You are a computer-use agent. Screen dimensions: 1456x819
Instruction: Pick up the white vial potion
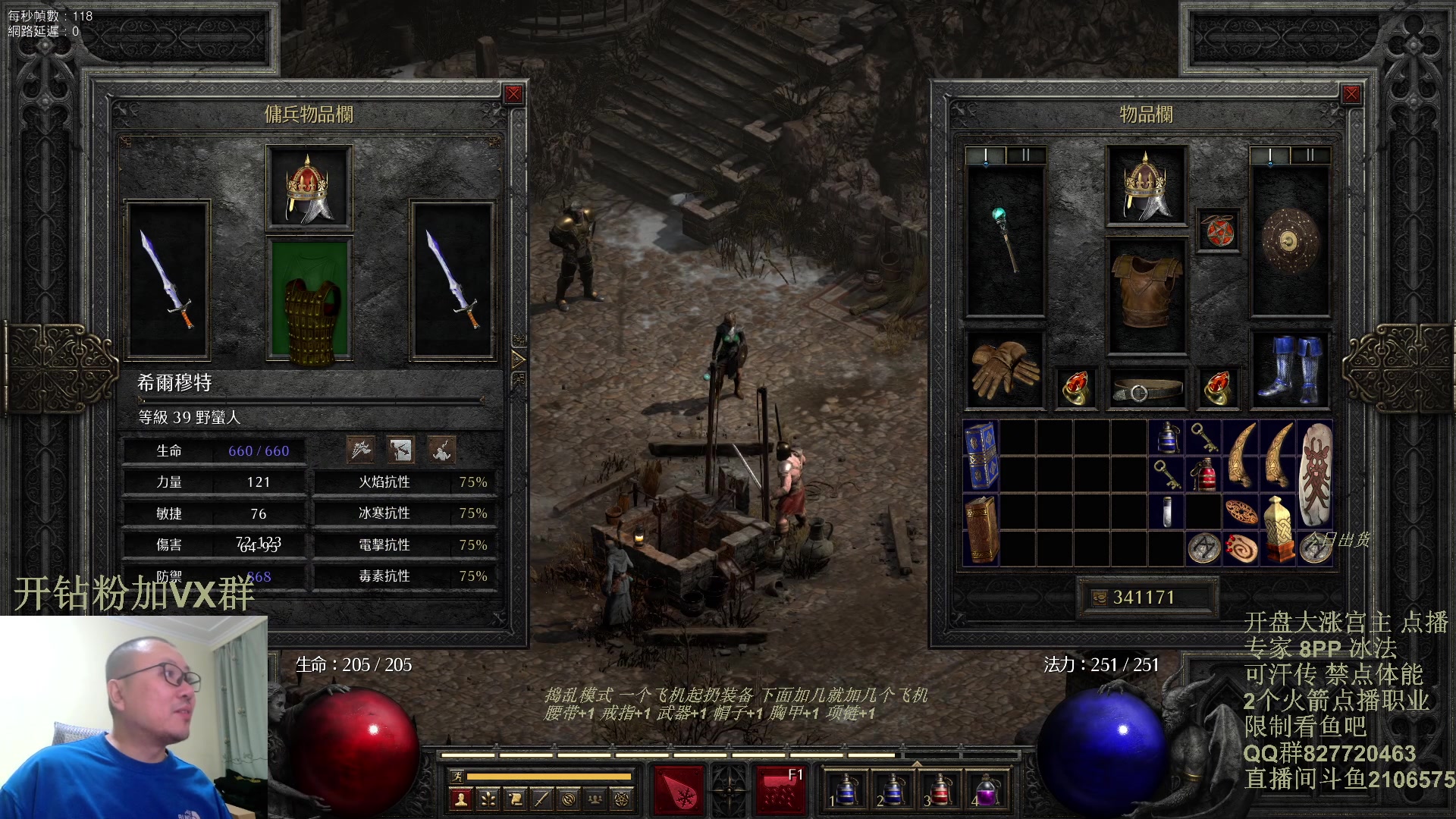click(1167, 512)
